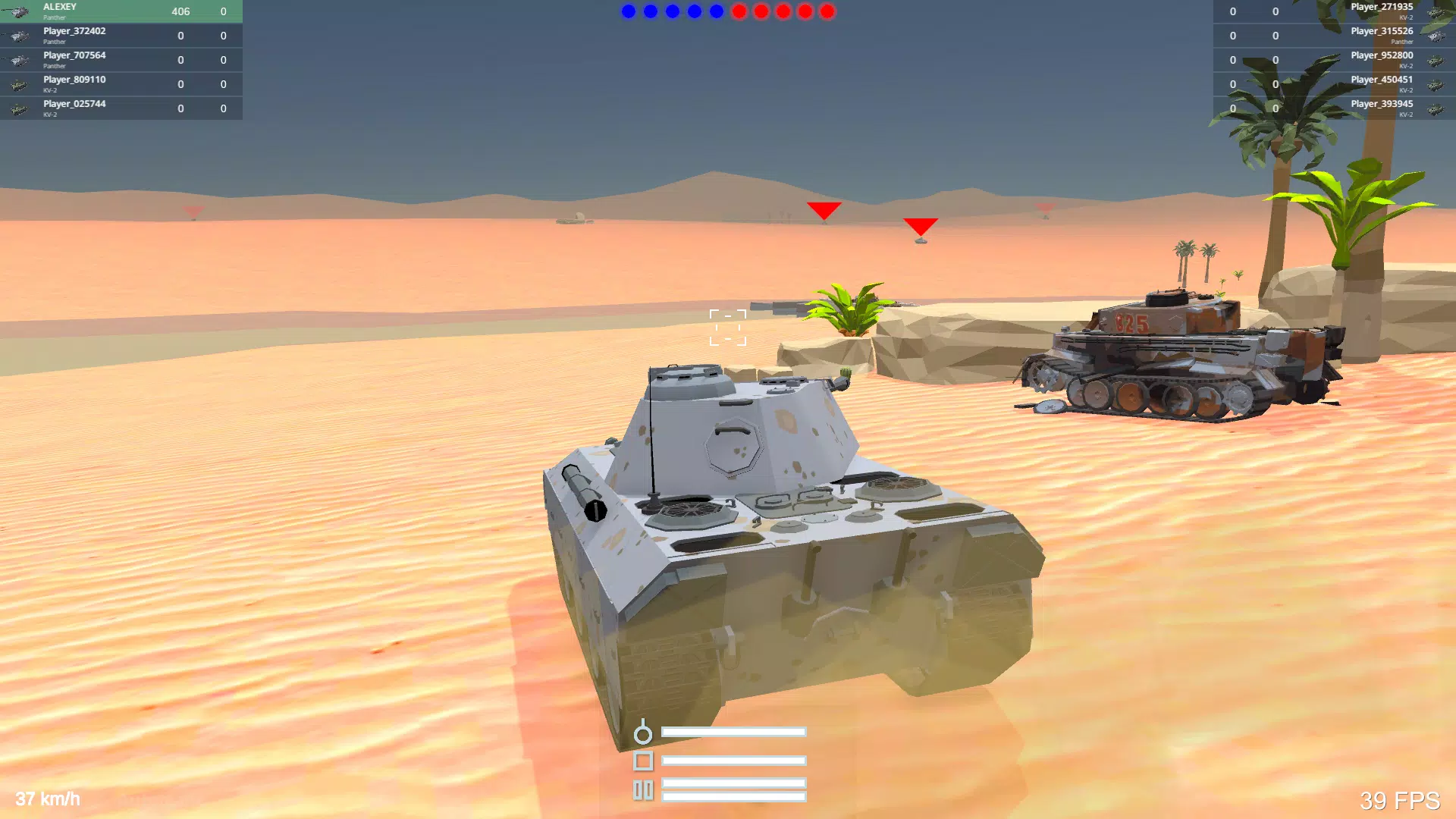Click the topmost white ammo progress bar
This screenshot has width=1456, height=819.
(x=733, y=733)
